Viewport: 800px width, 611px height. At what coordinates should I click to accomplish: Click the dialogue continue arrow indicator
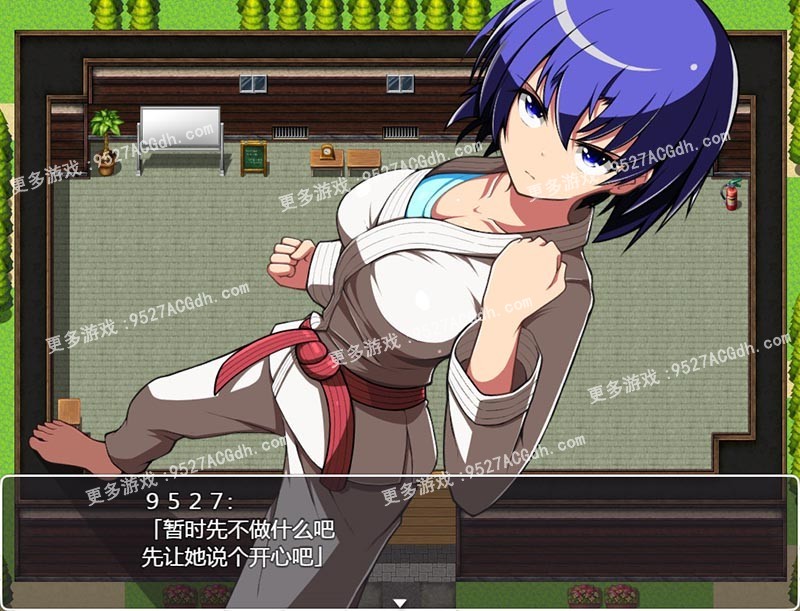click(x=400, y=602)
